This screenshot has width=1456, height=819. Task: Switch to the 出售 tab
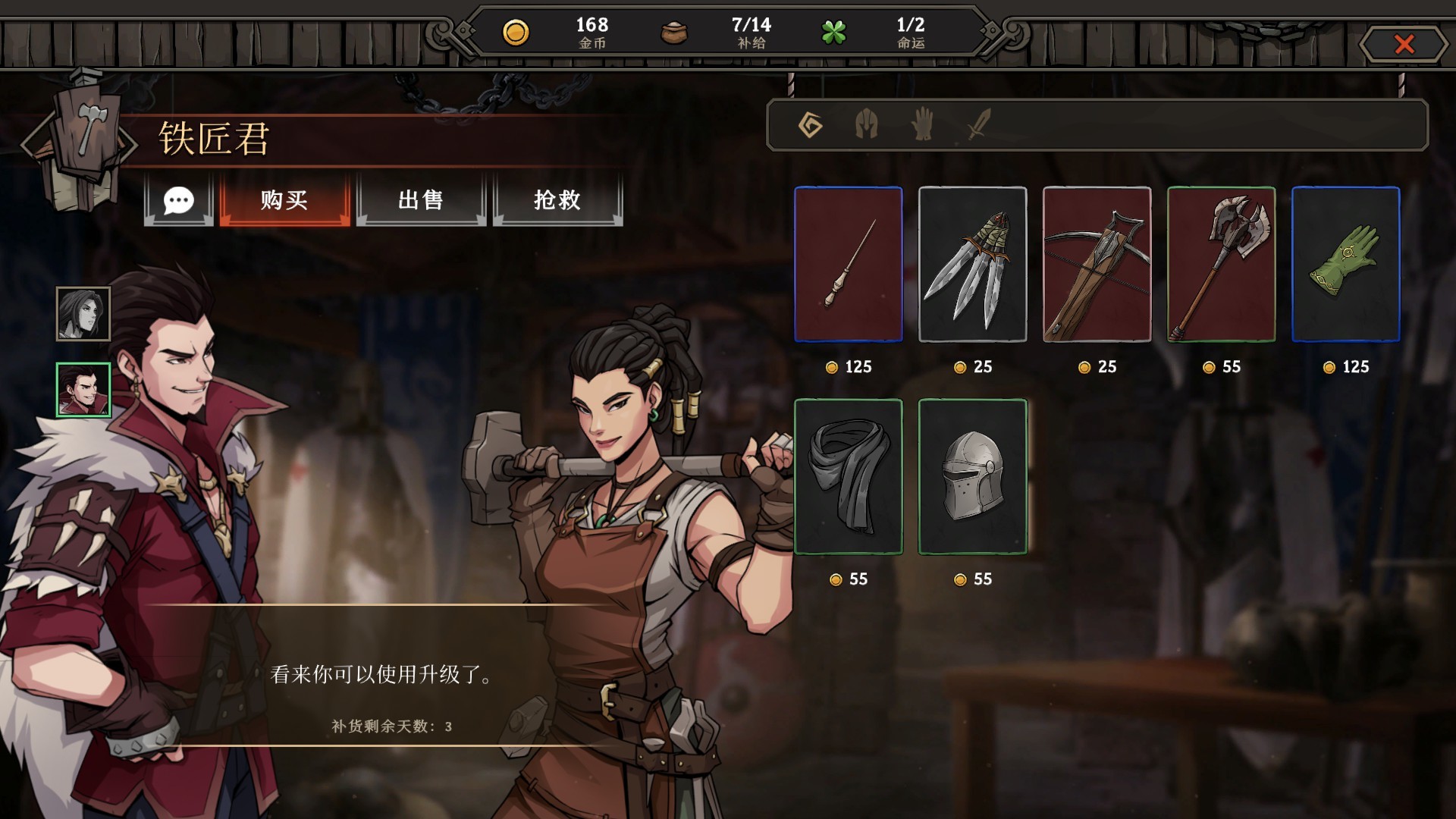(x=421, y=201)
